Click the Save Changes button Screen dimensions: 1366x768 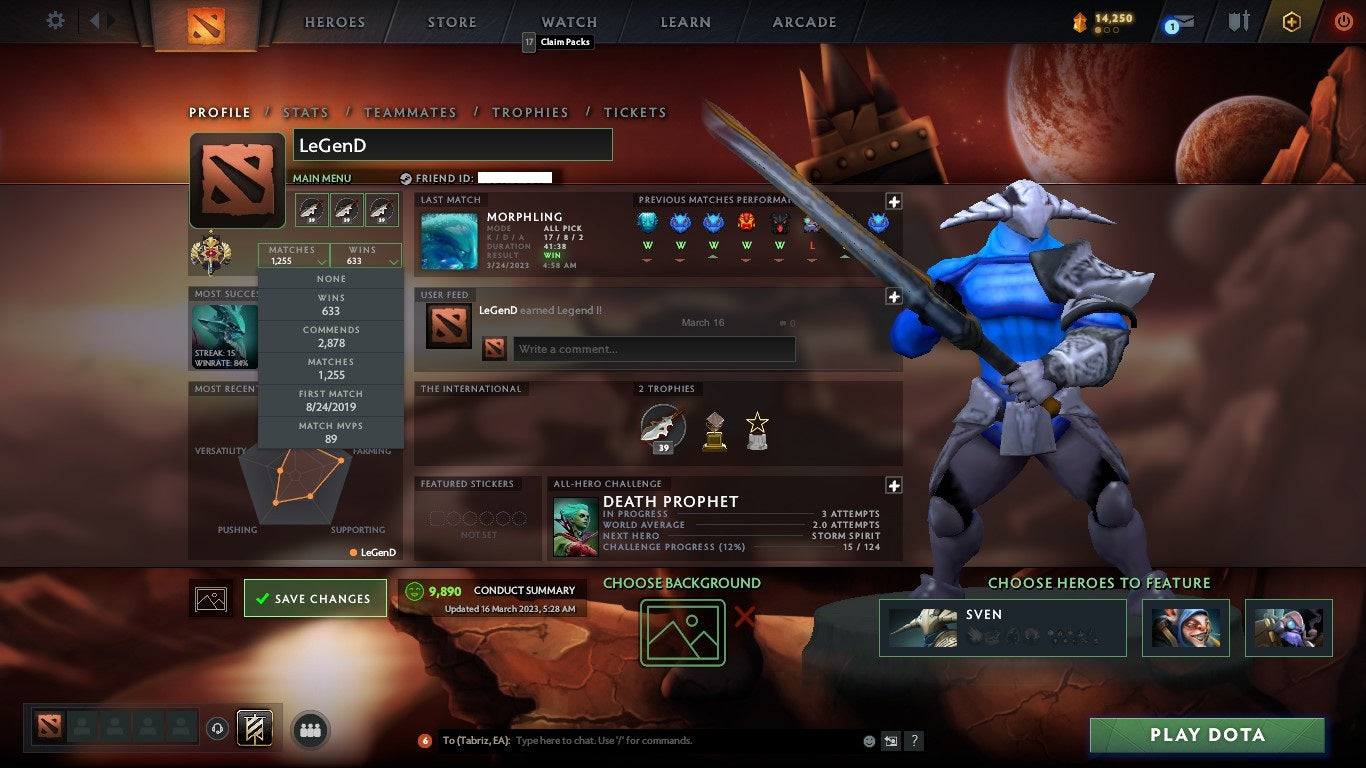(315, 597)
